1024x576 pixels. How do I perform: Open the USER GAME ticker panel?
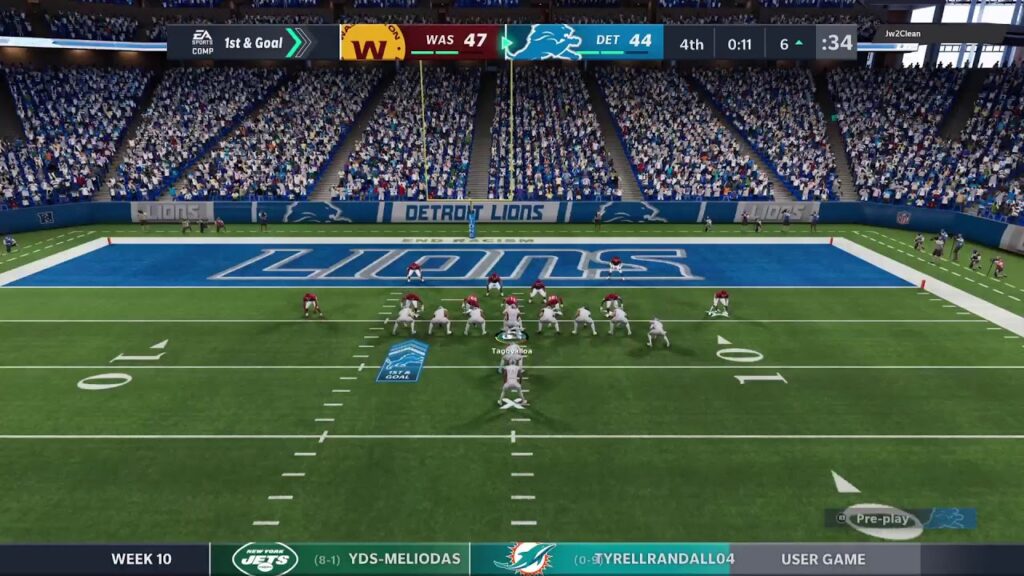tap(824, 559)
